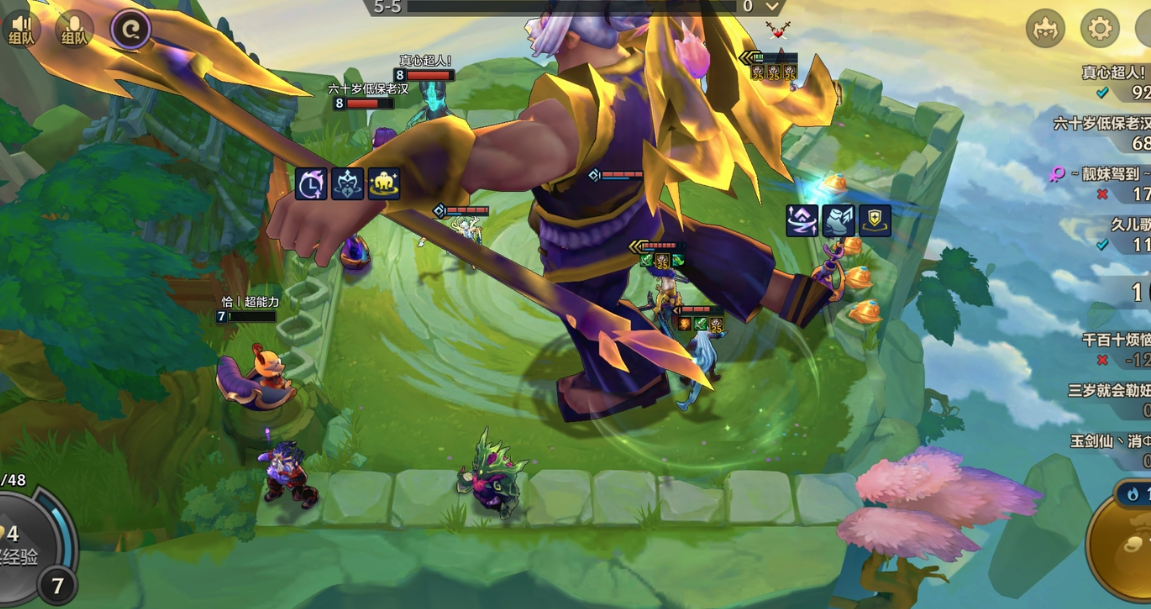This screenshot has height=609, width=1151.
Task: Toggle the team microphone 组队 button
Action: 74,28
